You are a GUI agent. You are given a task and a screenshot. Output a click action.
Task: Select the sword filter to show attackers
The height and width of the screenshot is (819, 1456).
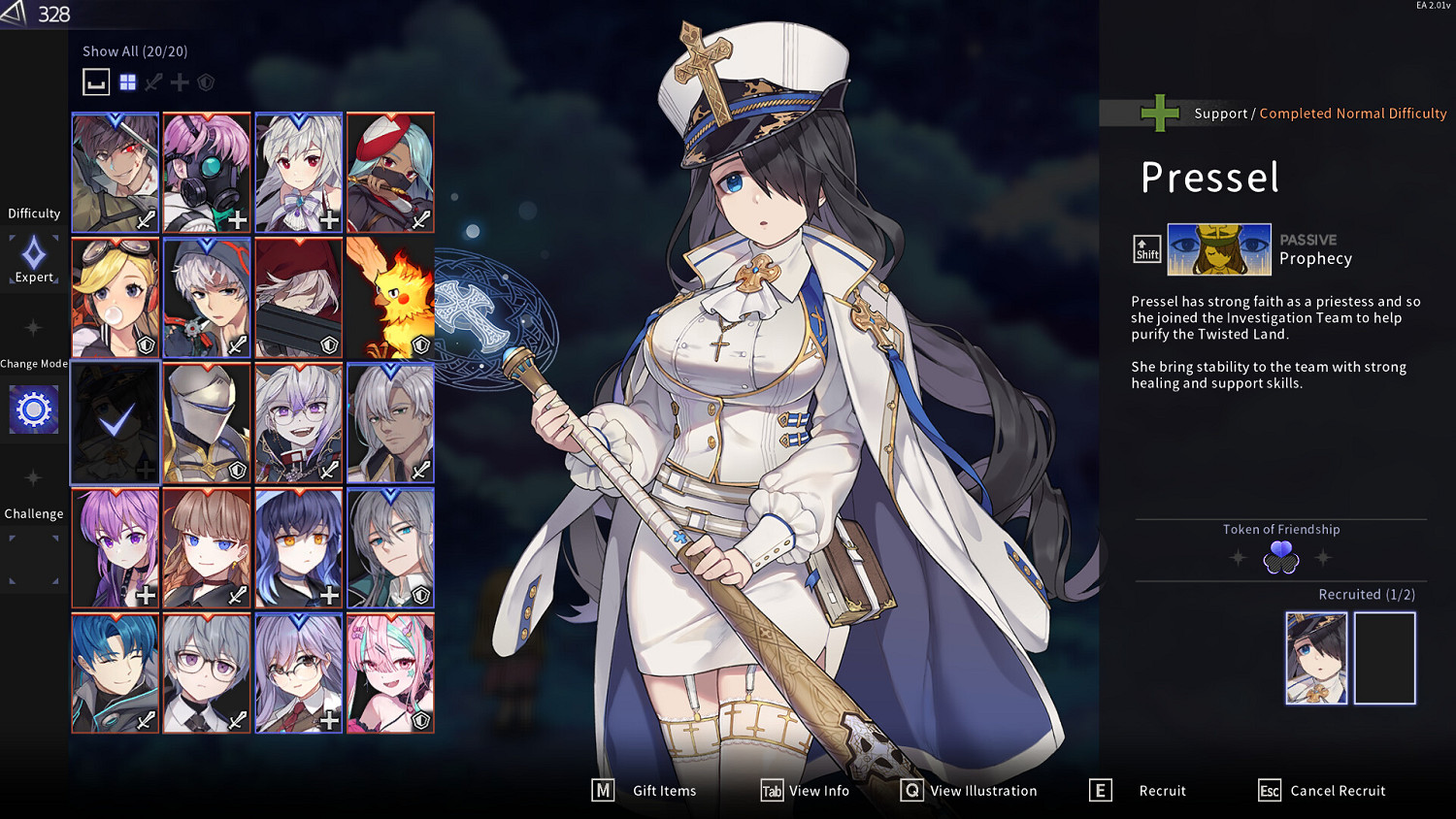152,82
